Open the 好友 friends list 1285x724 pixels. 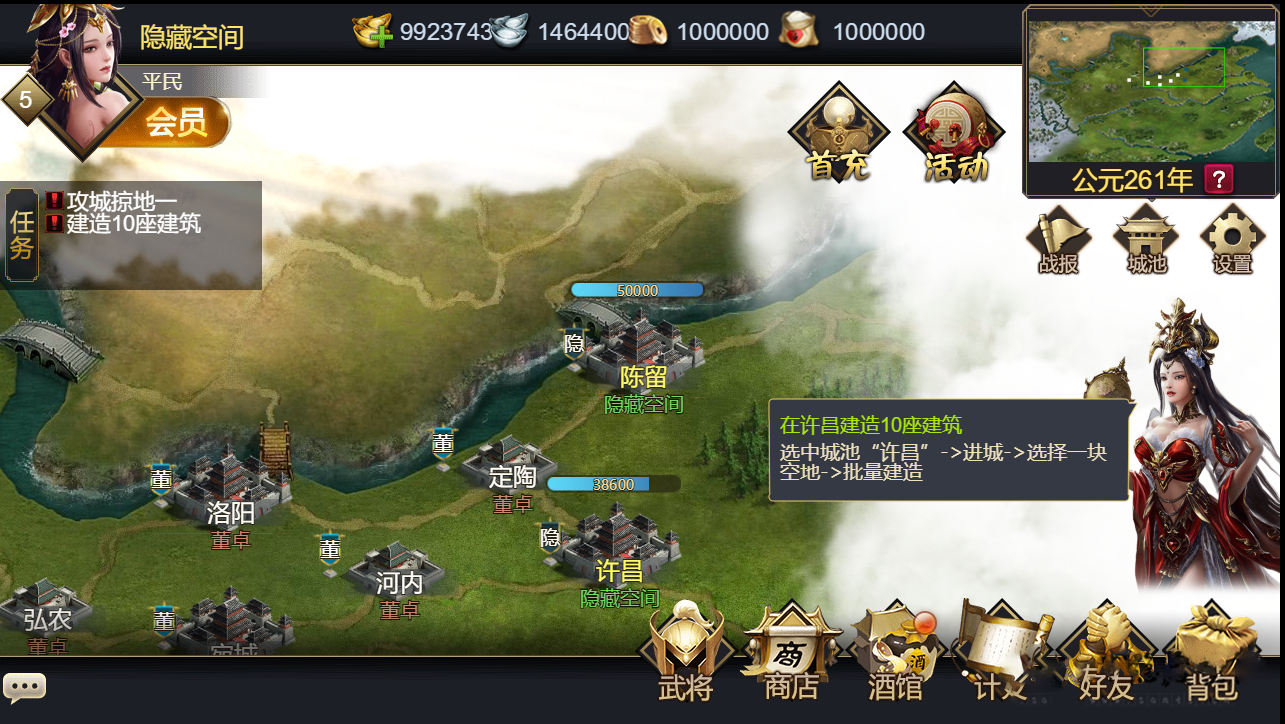(1106, 655)
